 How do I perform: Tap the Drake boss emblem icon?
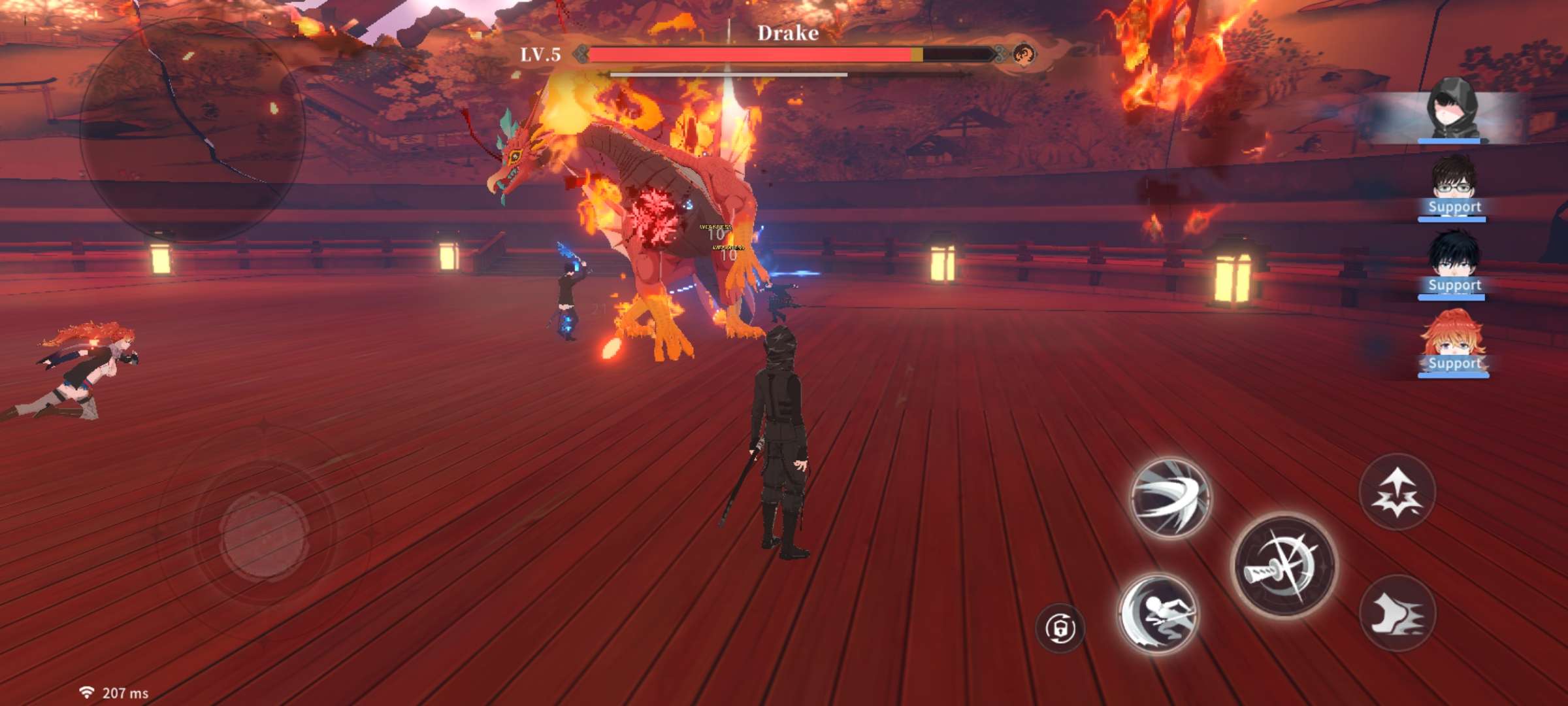coord(1023,54)
